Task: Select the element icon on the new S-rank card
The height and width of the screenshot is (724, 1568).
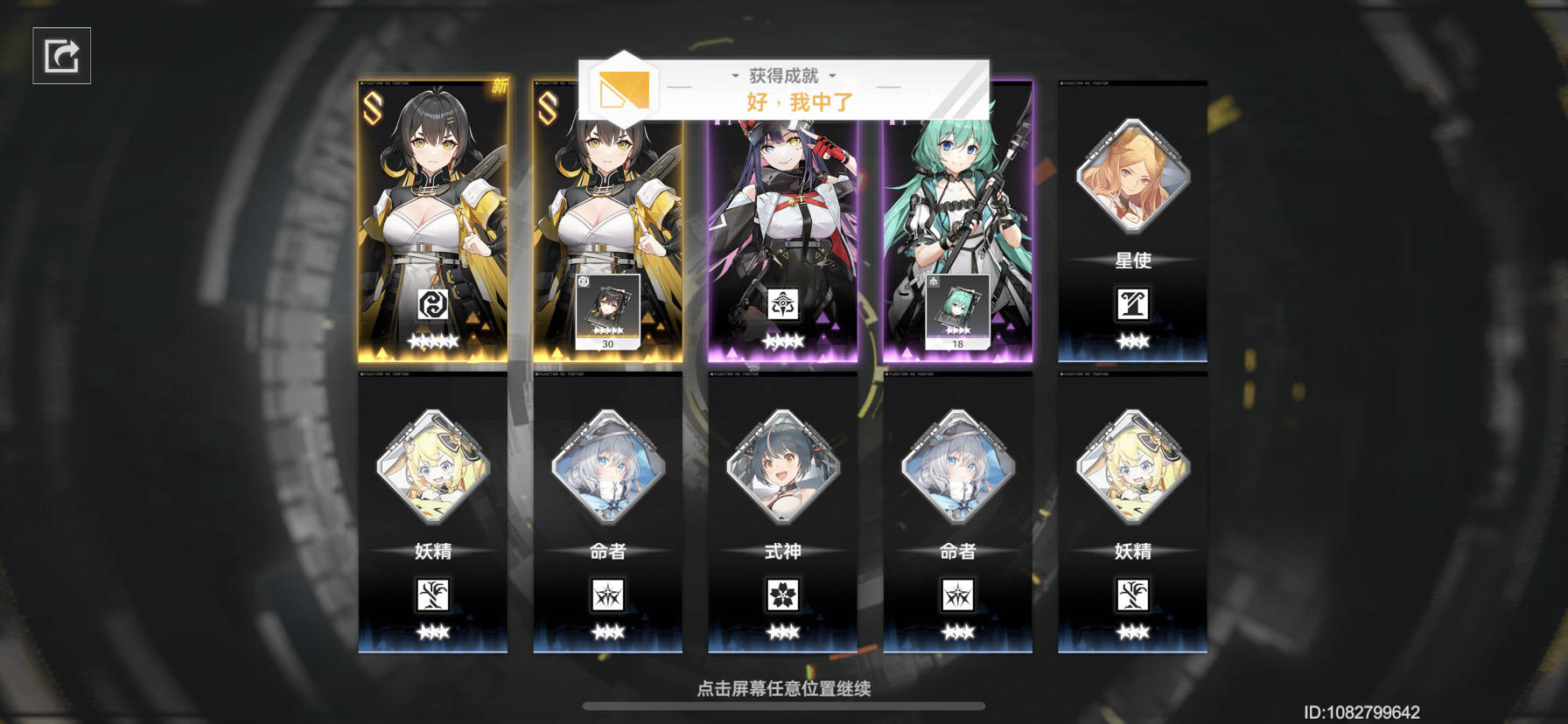Action: (x=432, y=304)
